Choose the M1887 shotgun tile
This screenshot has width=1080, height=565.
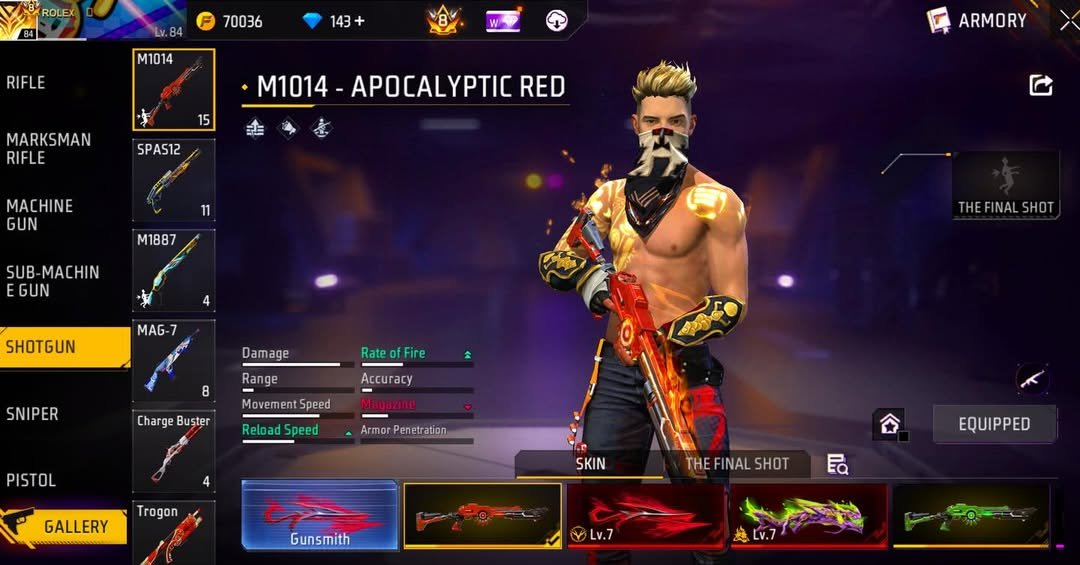pyautogui.click(x=173, y=271)
